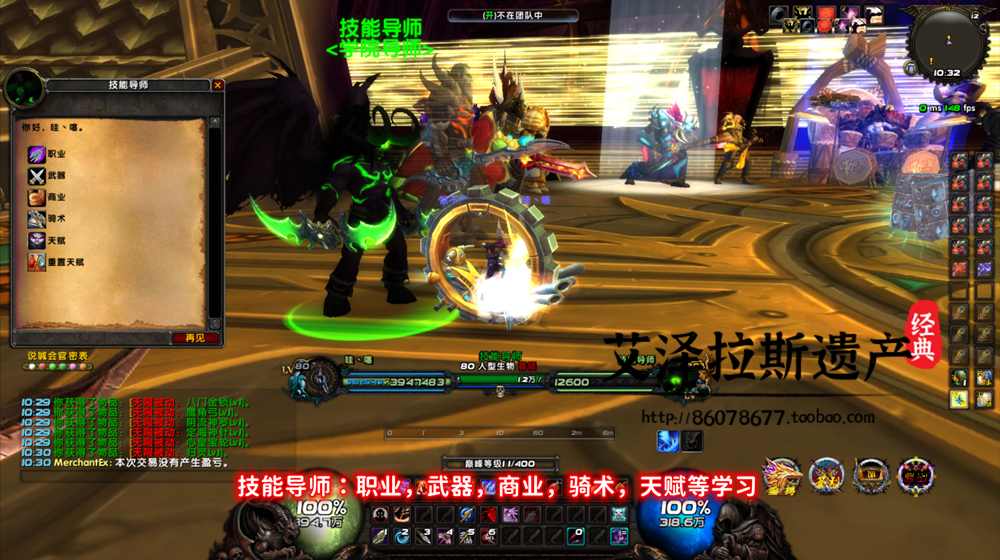Viewport: 1000px width, 560px height.
Task: Open the calendar button showing 12
Action: click(x=974, y=17)
